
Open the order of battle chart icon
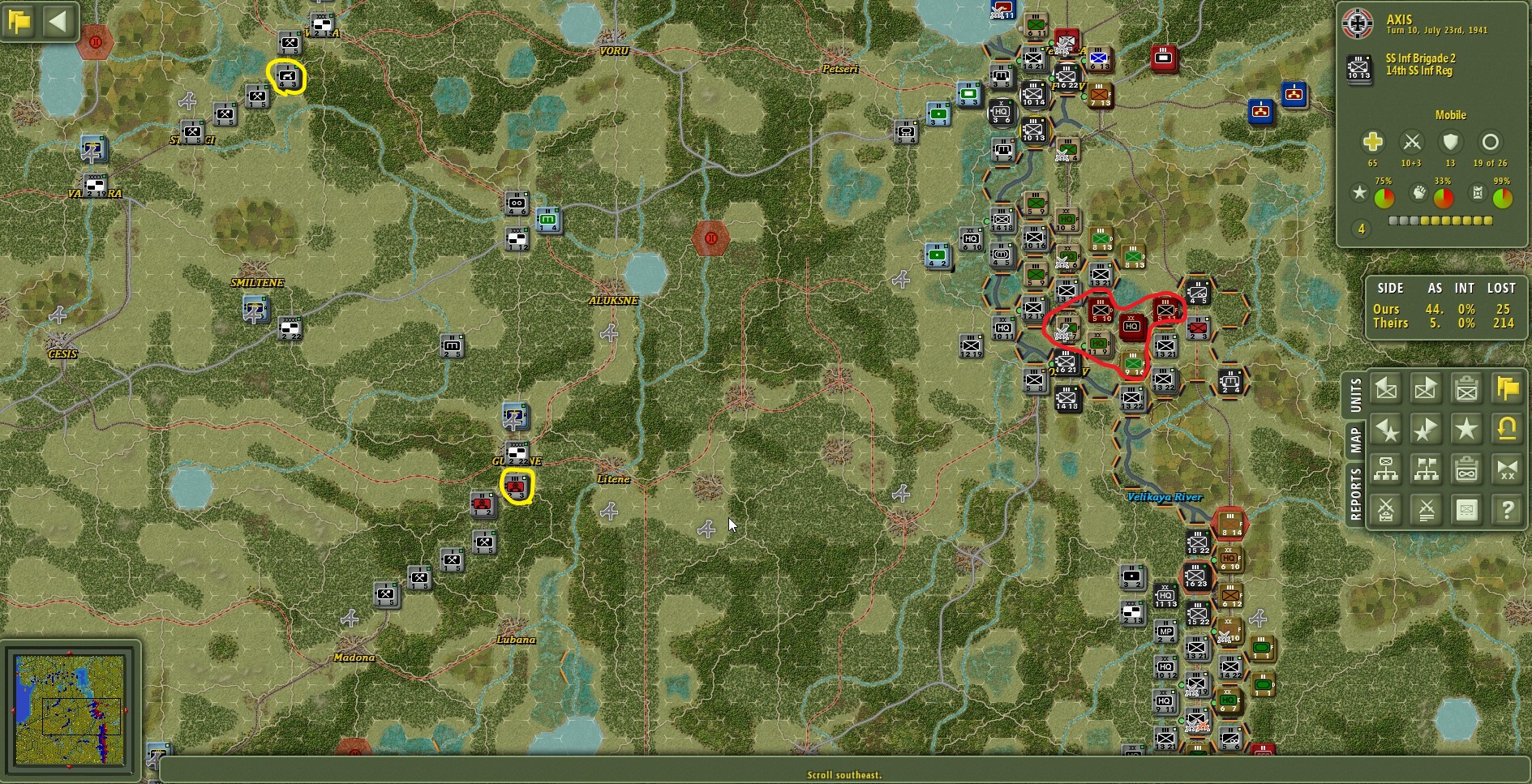[1385, 469]
